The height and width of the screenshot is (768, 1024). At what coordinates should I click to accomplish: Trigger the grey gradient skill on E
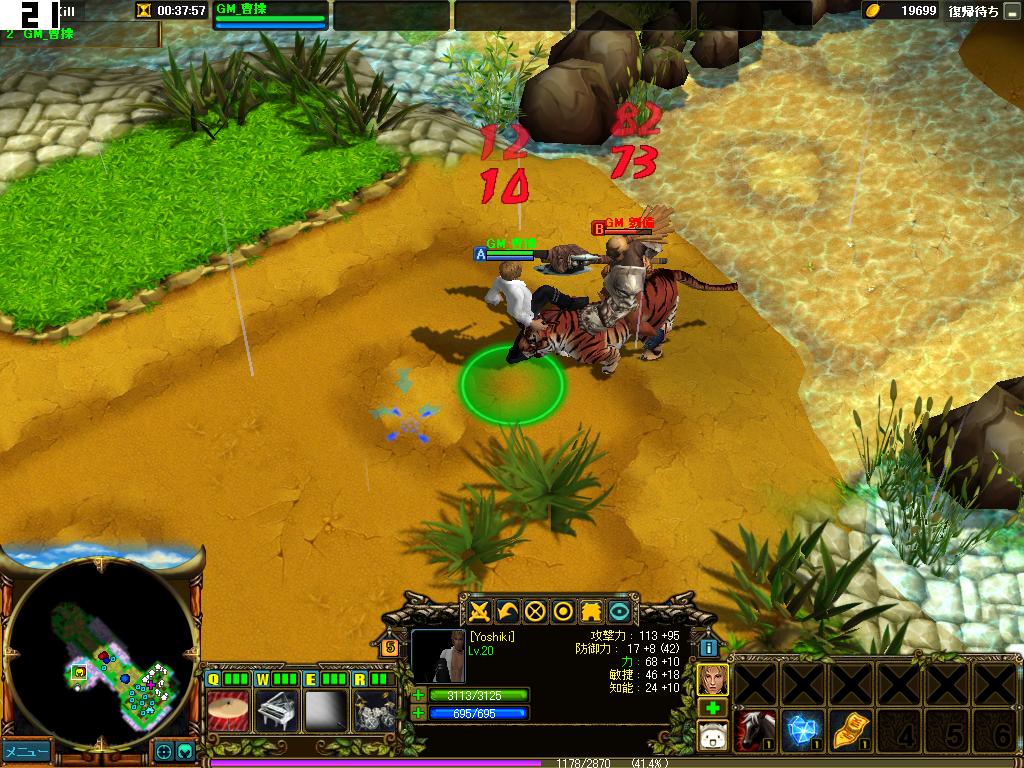pyautogui.click(x=326, y=712)
